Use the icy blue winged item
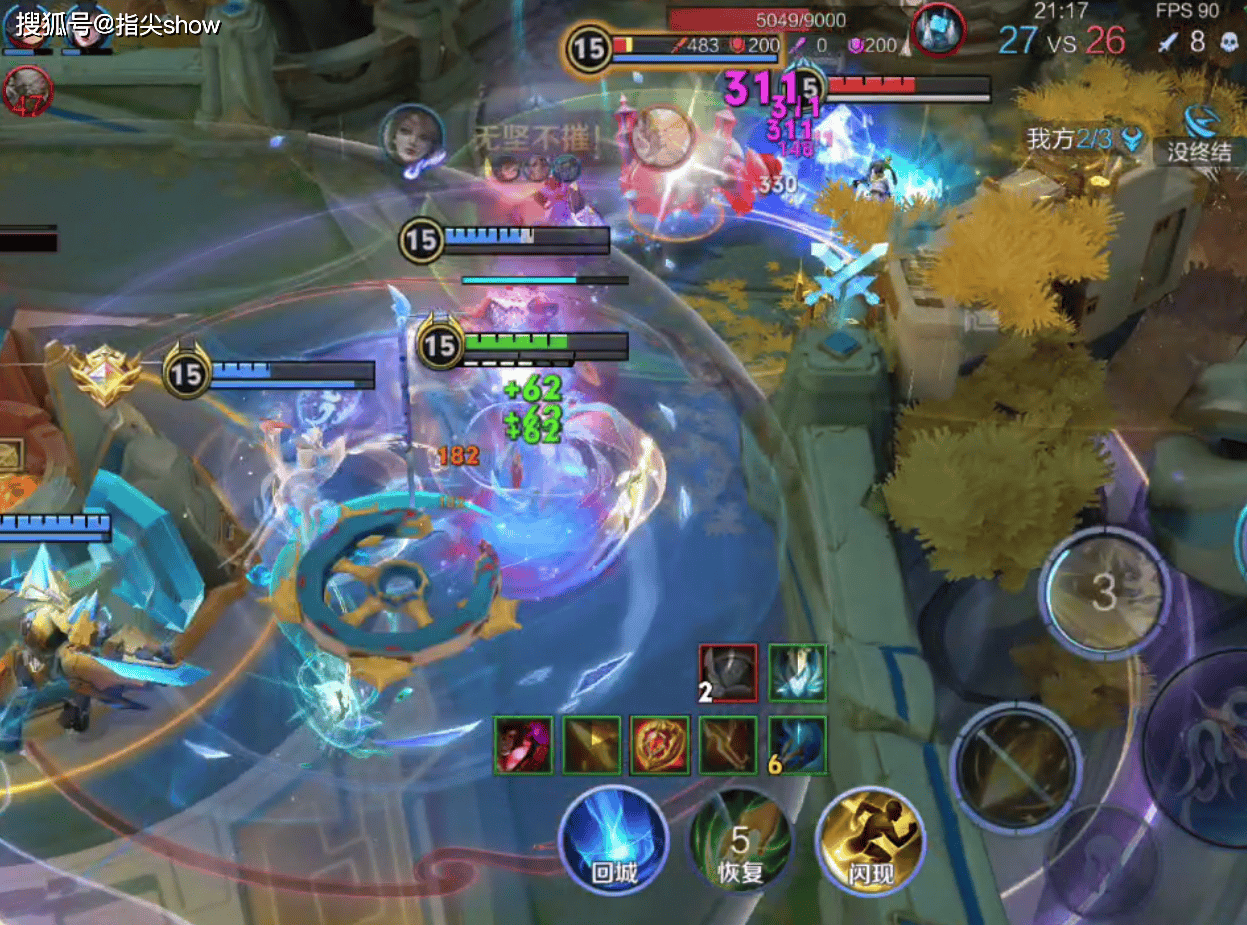Image resolution: width=1247 pixels, height=925 pixels. 797,673
